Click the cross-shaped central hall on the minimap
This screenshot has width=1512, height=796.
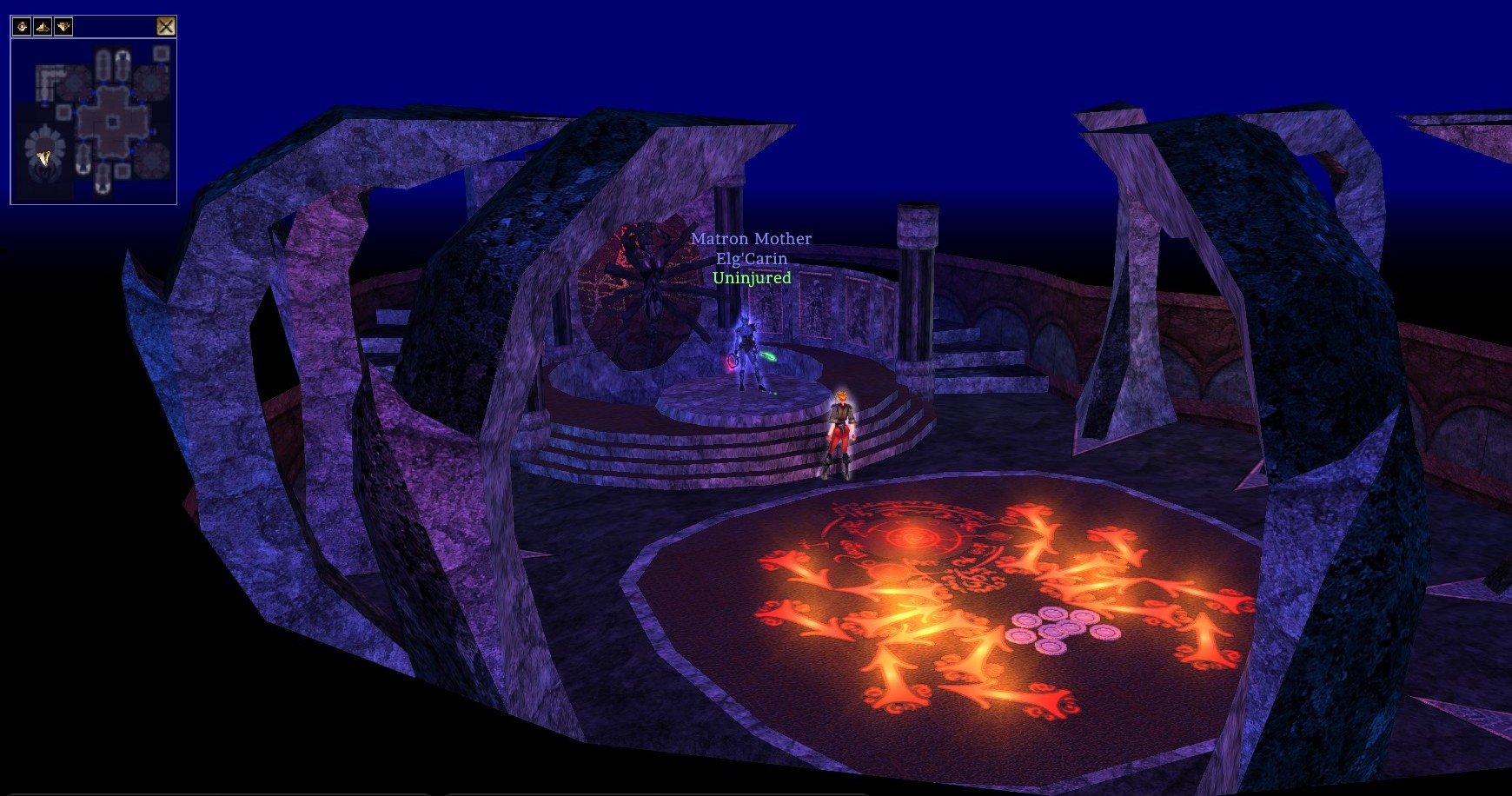[x=112, y=121]
